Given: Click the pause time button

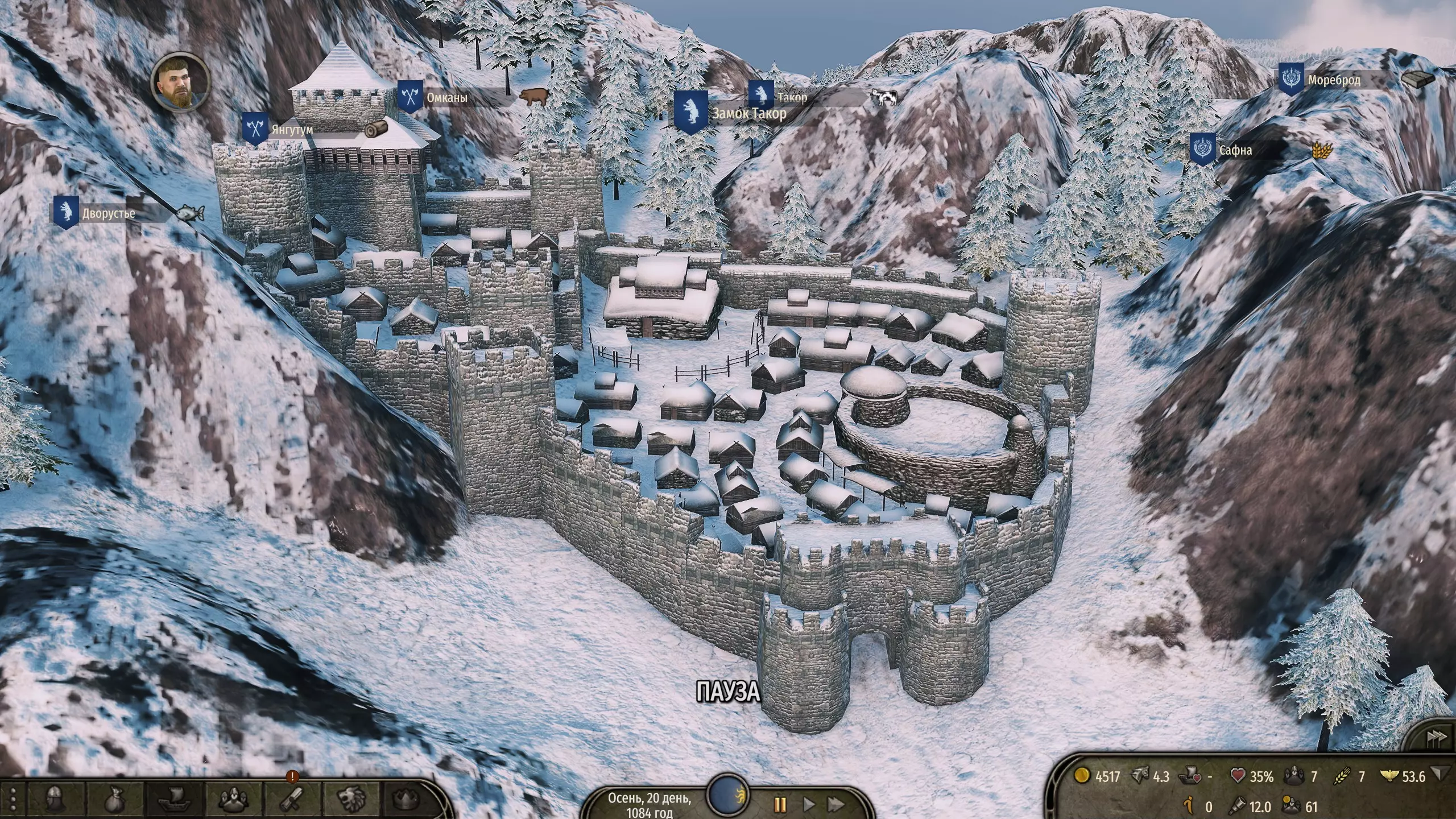Looking at the screenshot, I should [780, 804].
